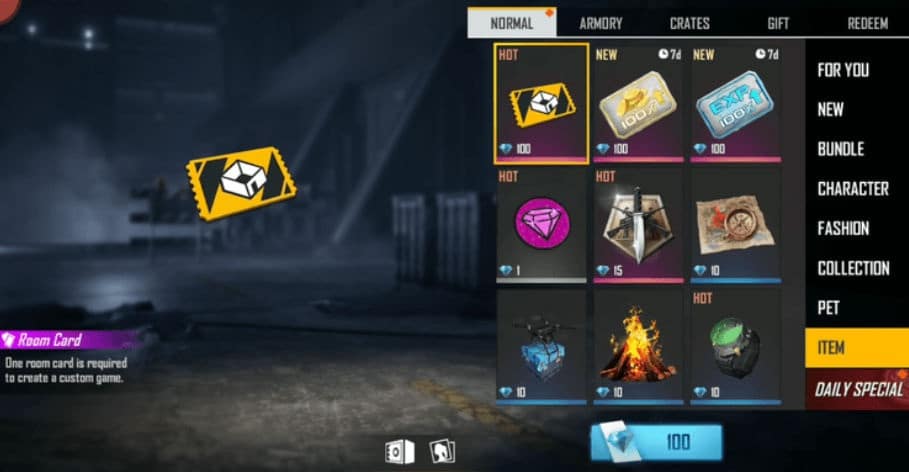Image resolution: width=909 pixels, height=472 pixels.
Task: Open the Daily Special section
Action: (857, 389)
